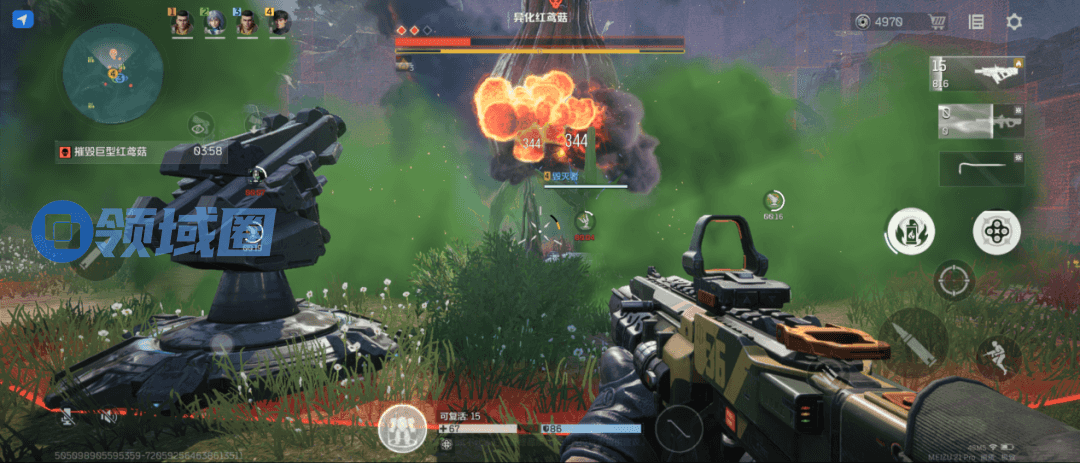Viewport: 1080px width, 463px height.
Task: Throw the incendiary grenade
Action: point(910,231)
